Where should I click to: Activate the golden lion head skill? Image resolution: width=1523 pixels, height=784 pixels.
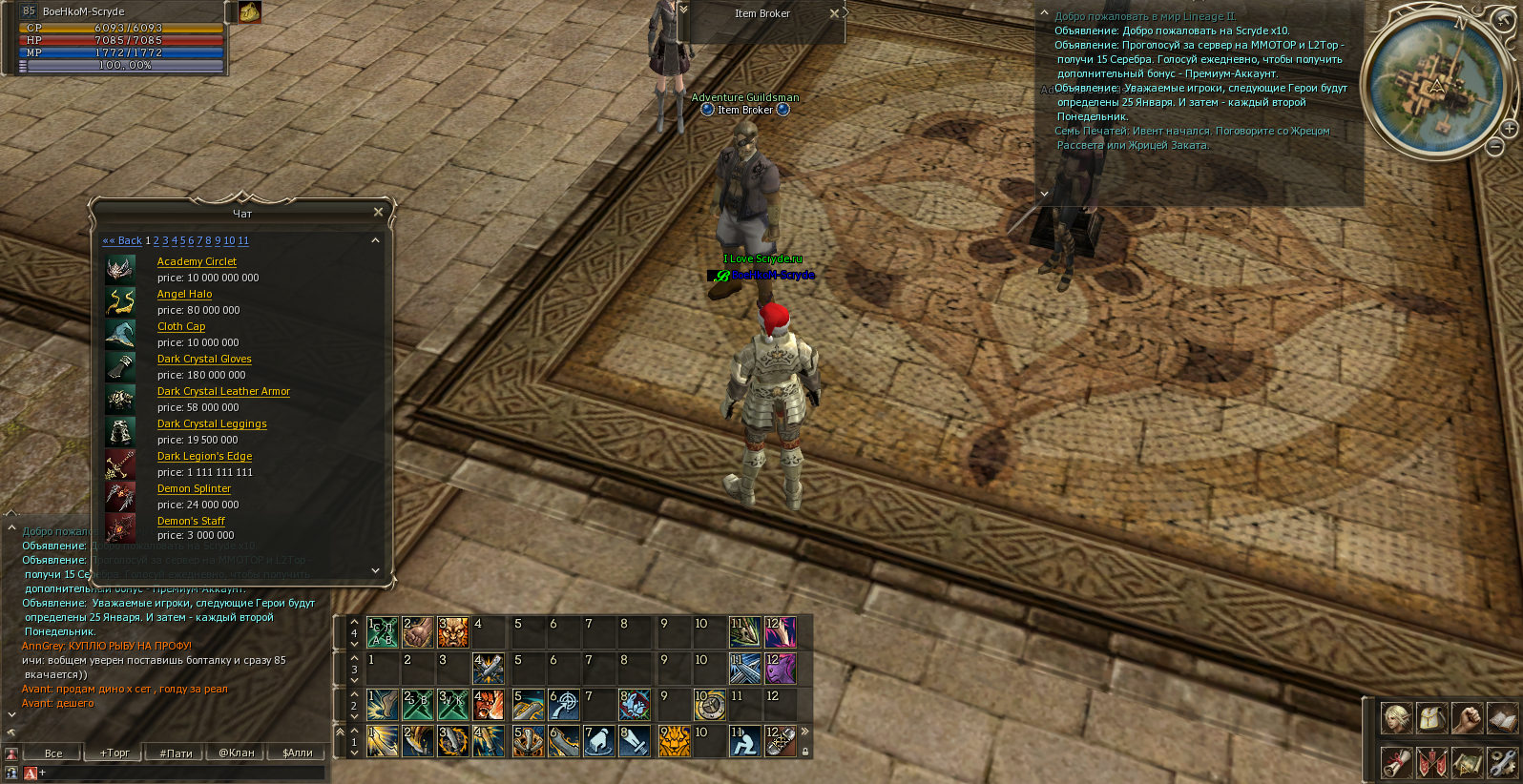(x=674, y=741)
